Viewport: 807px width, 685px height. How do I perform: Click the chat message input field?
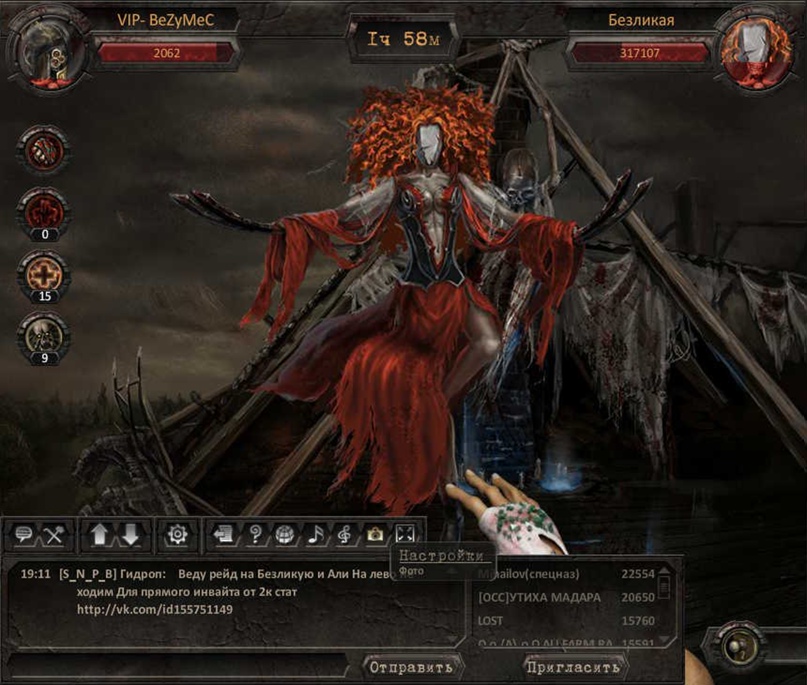coord(180,666)
